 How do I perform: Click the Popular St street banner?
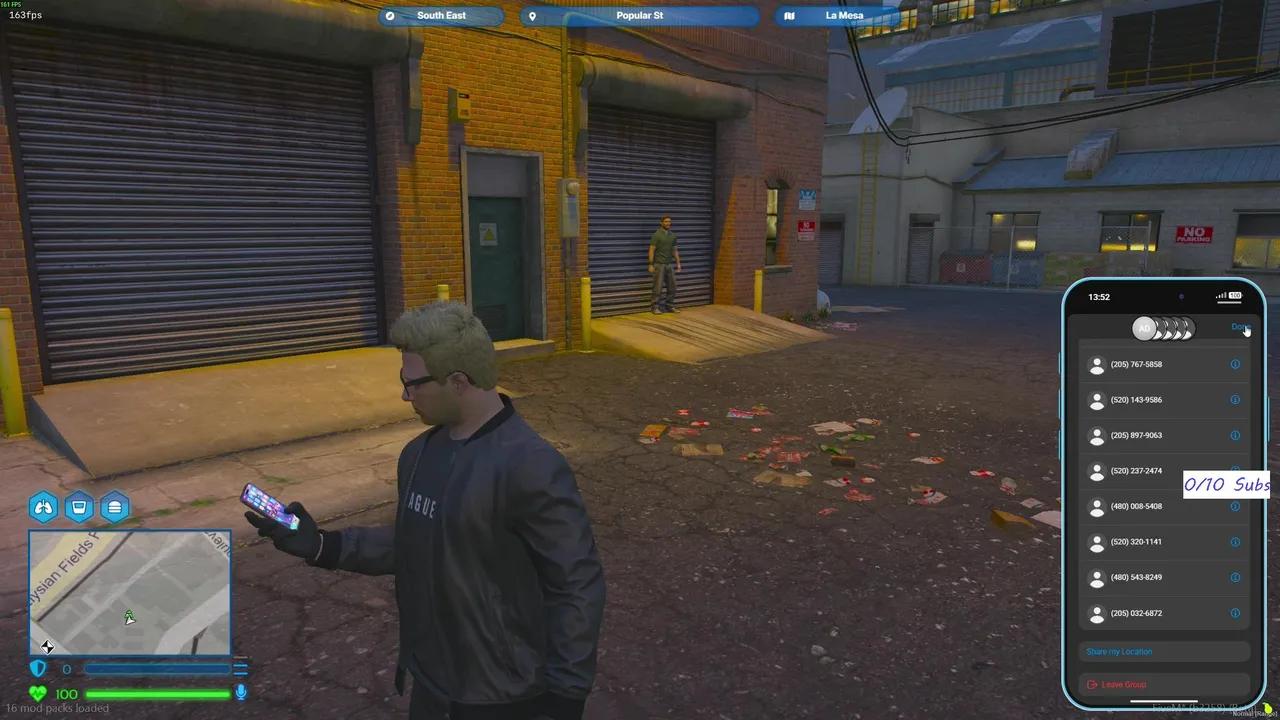pos(639,15)
